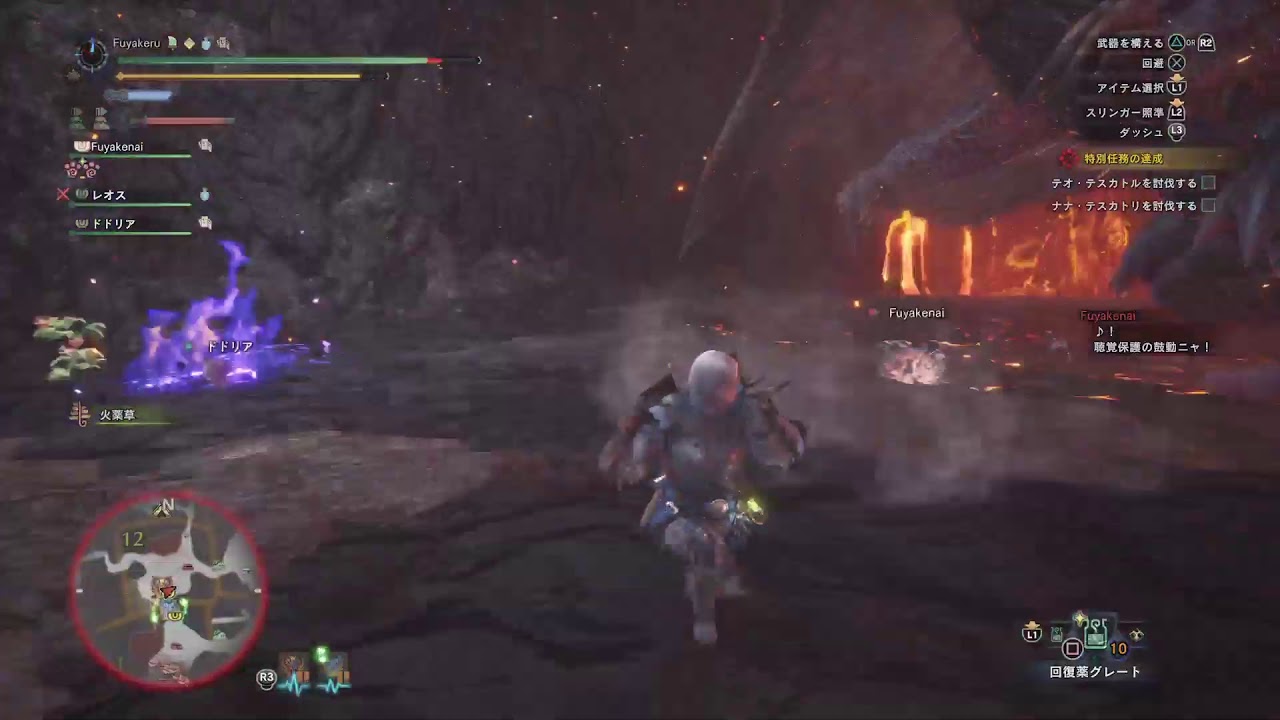Viewport: 1280px width, 720px height.
Task: Click the 火薬草 gathering plant icon
Action: click(78, 413)
